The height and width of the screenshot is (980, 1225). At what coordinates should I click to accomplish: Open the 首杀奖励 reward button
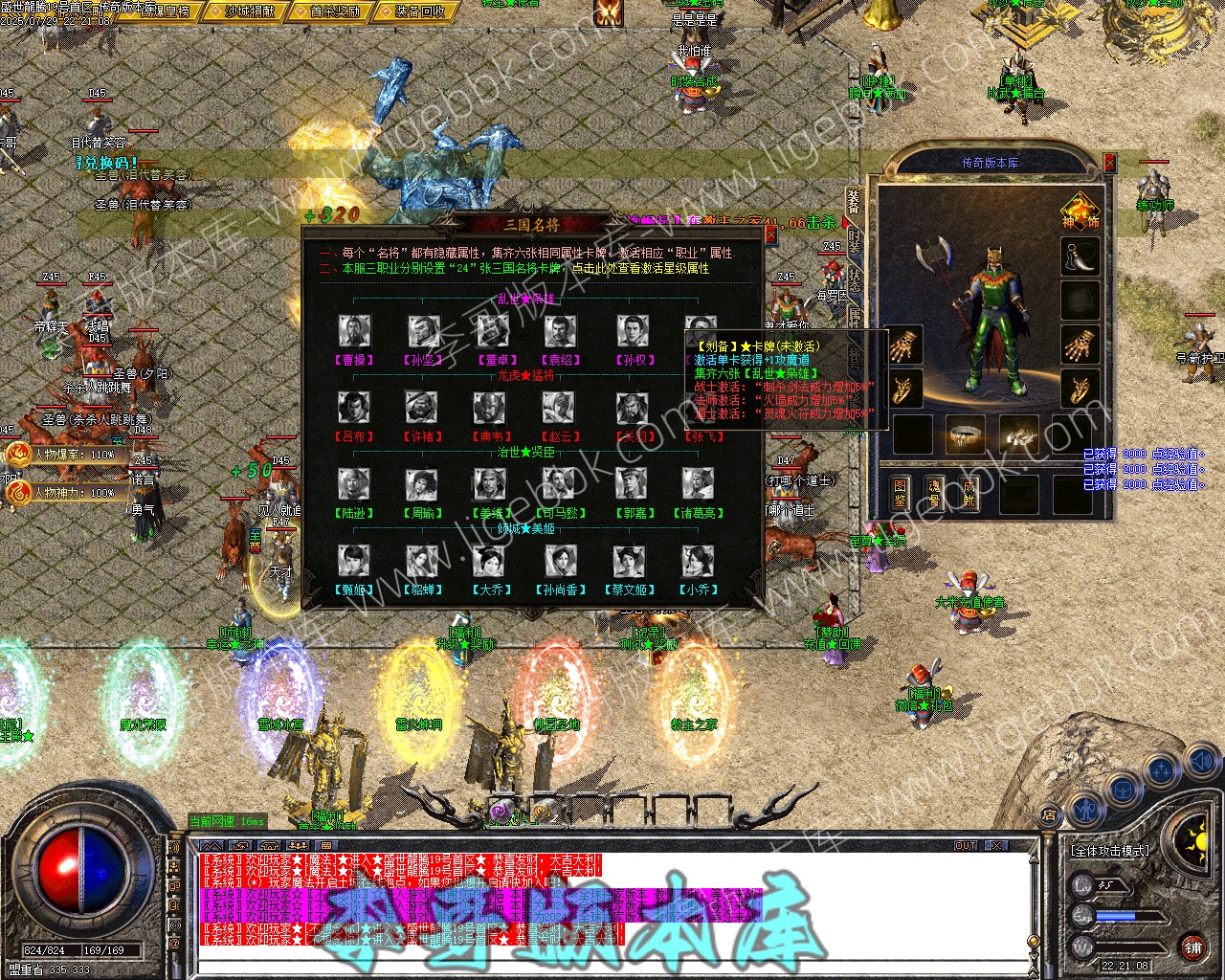pyautogui.click(x=336, y=11)
